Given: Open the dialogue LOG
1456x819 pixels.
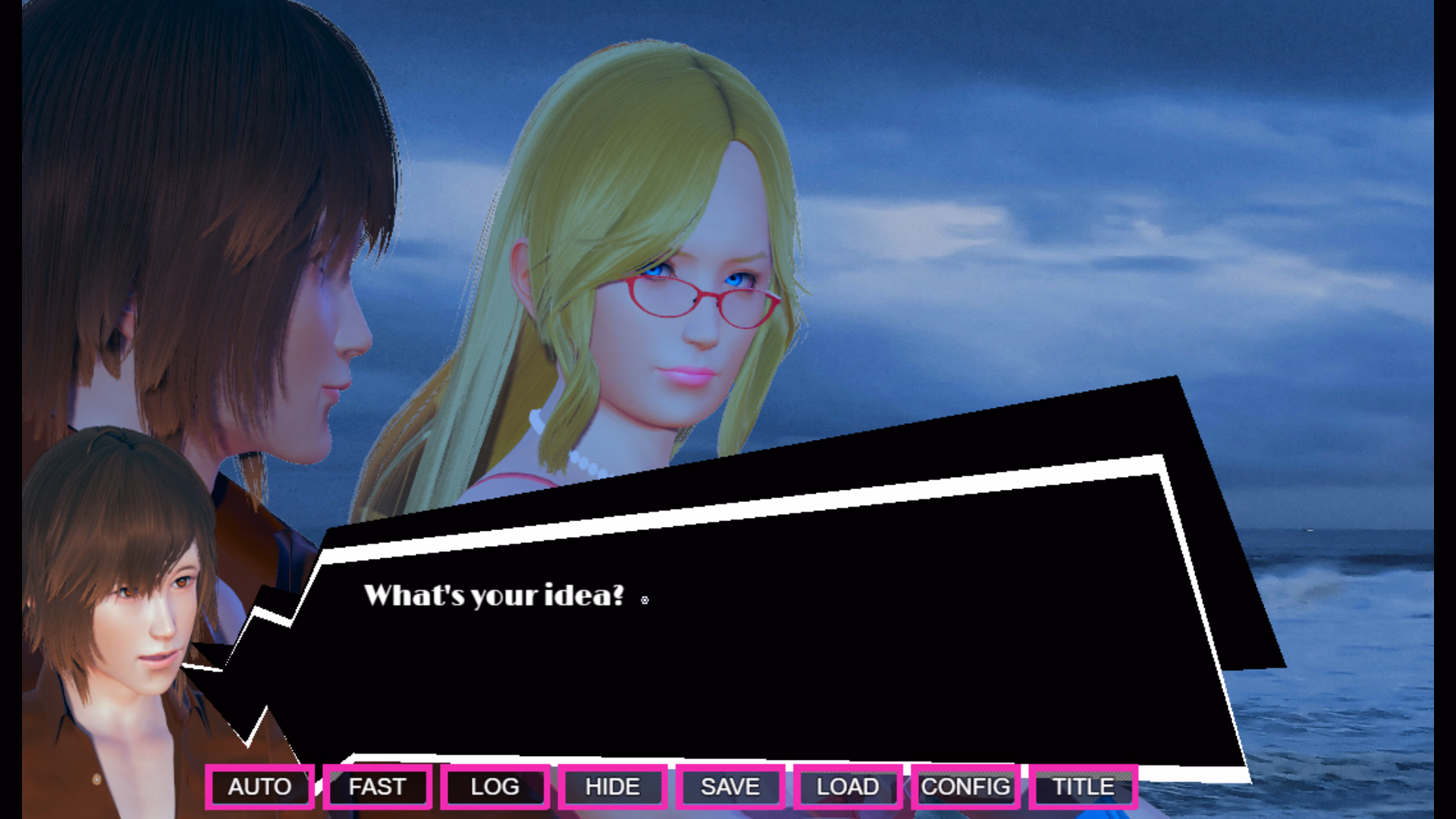Looking at the screenshot, I should tap(494, 786).
